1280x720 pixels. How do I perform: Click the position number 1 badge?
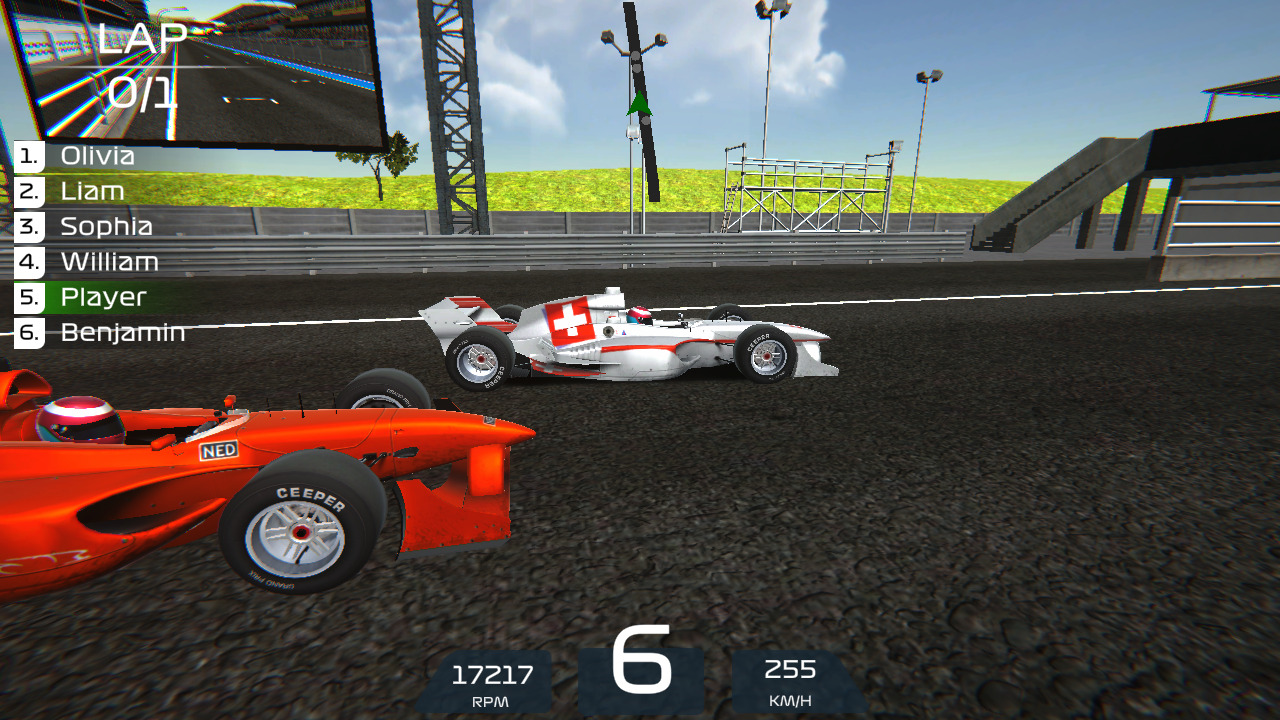(x=26, y=156)
